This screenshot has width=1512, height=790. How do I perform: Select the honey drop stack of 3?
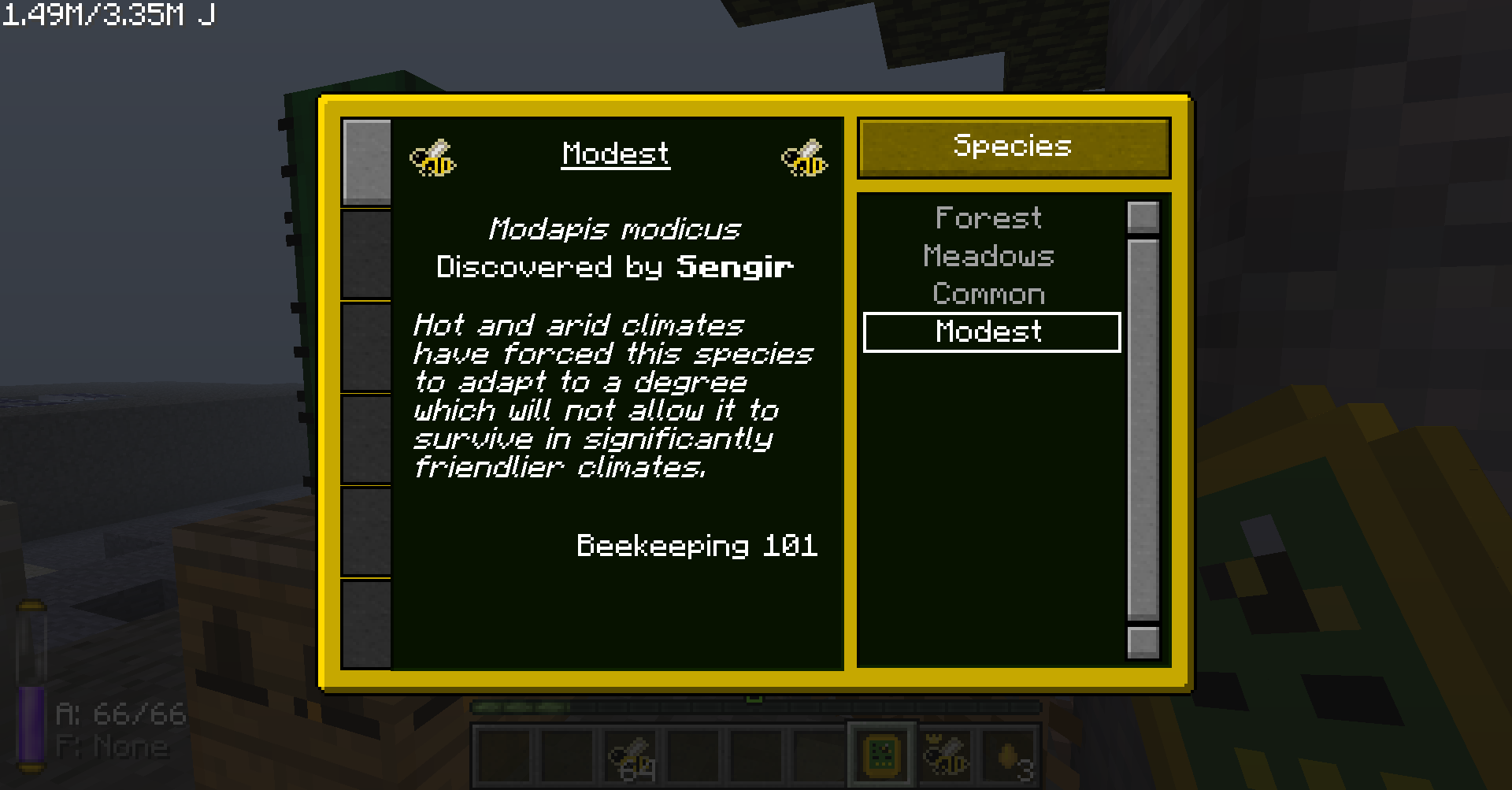tap(1010, 755)
